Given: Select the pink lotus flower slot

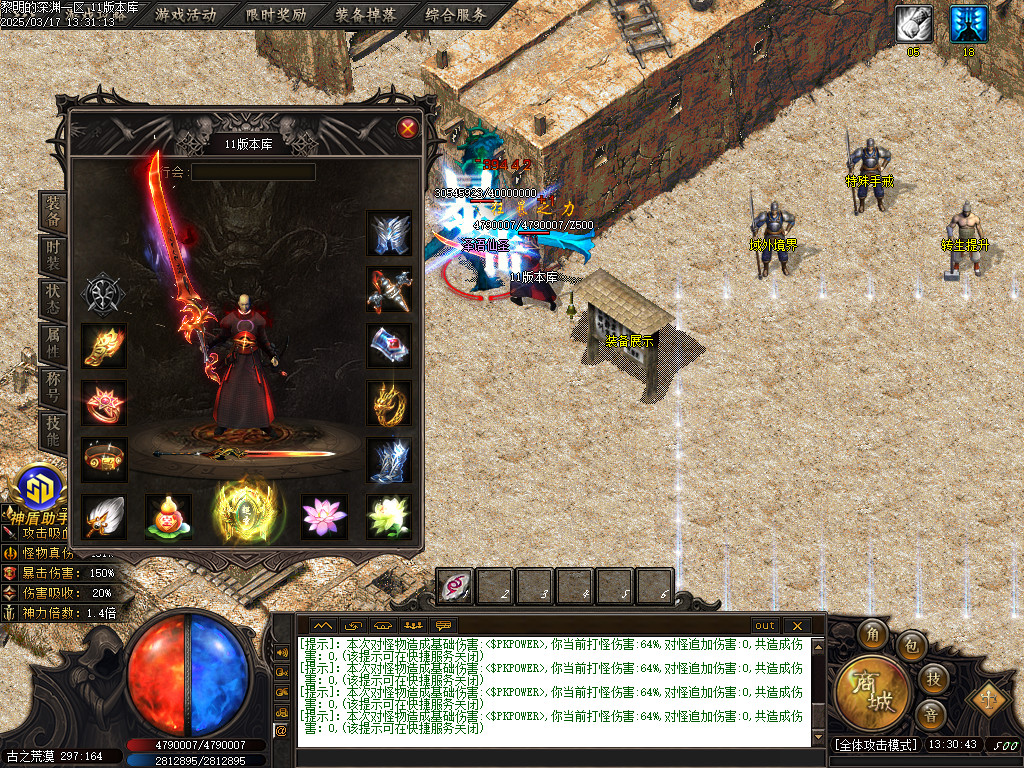Looking at the screenshot, I should [x=324, y=516].
